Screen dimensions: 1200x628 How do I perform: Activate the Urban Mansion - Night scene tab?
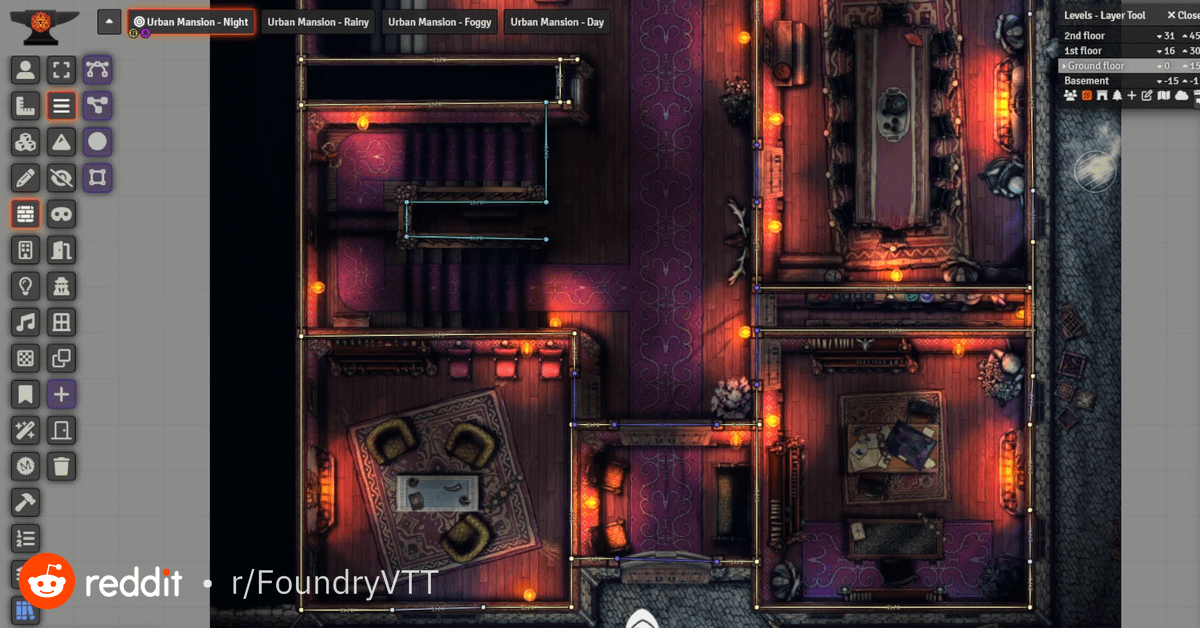coord(191,22)
